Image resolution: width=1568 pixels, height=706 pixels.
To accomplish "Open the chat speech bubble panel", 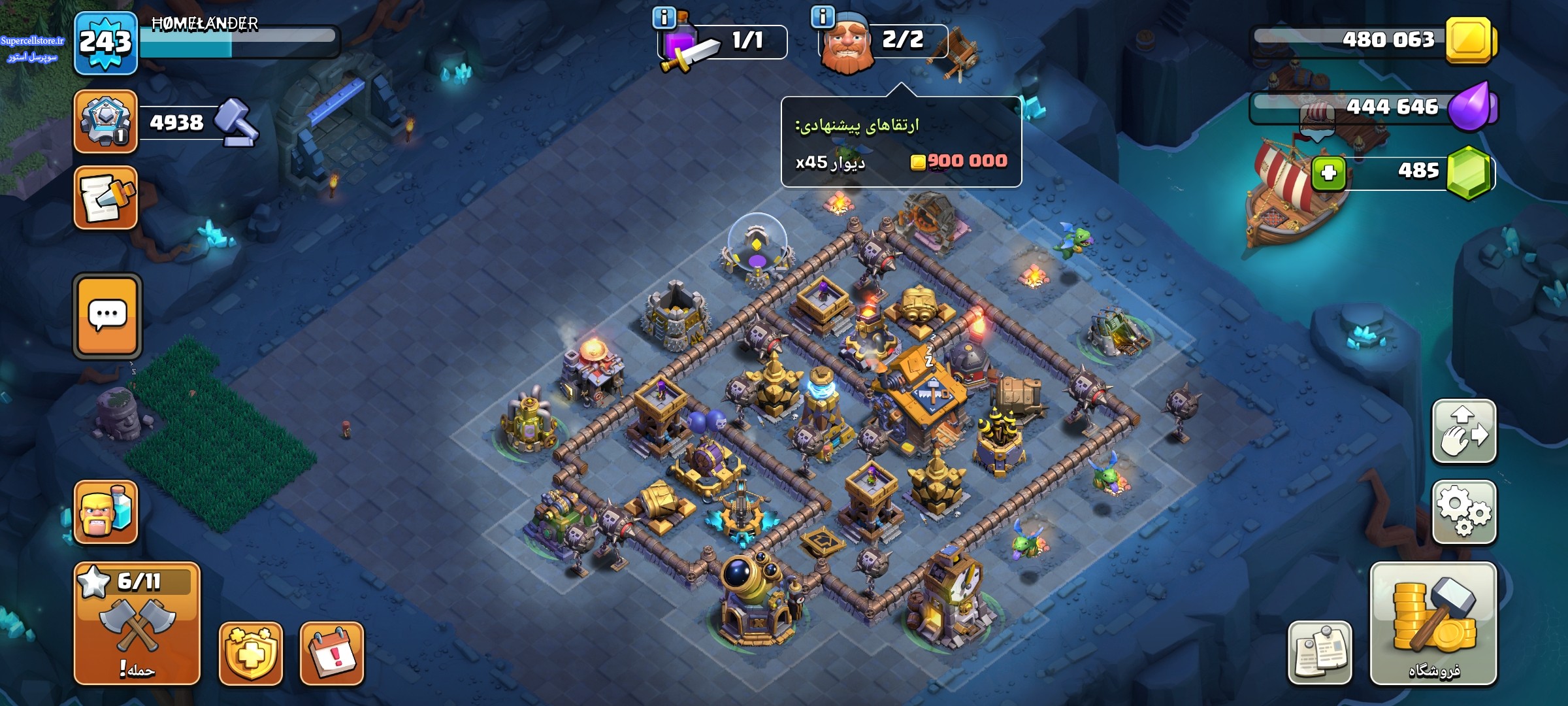I will tap(107, 316).
